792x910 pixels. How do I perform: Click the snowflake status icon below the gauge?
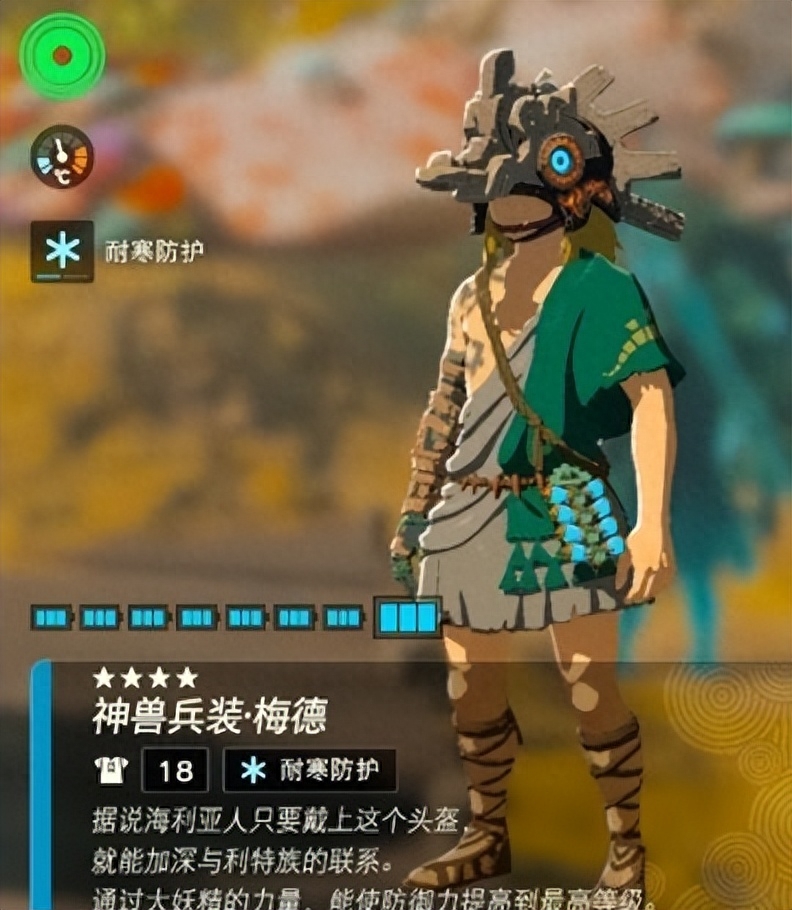[x=62, y=251]
